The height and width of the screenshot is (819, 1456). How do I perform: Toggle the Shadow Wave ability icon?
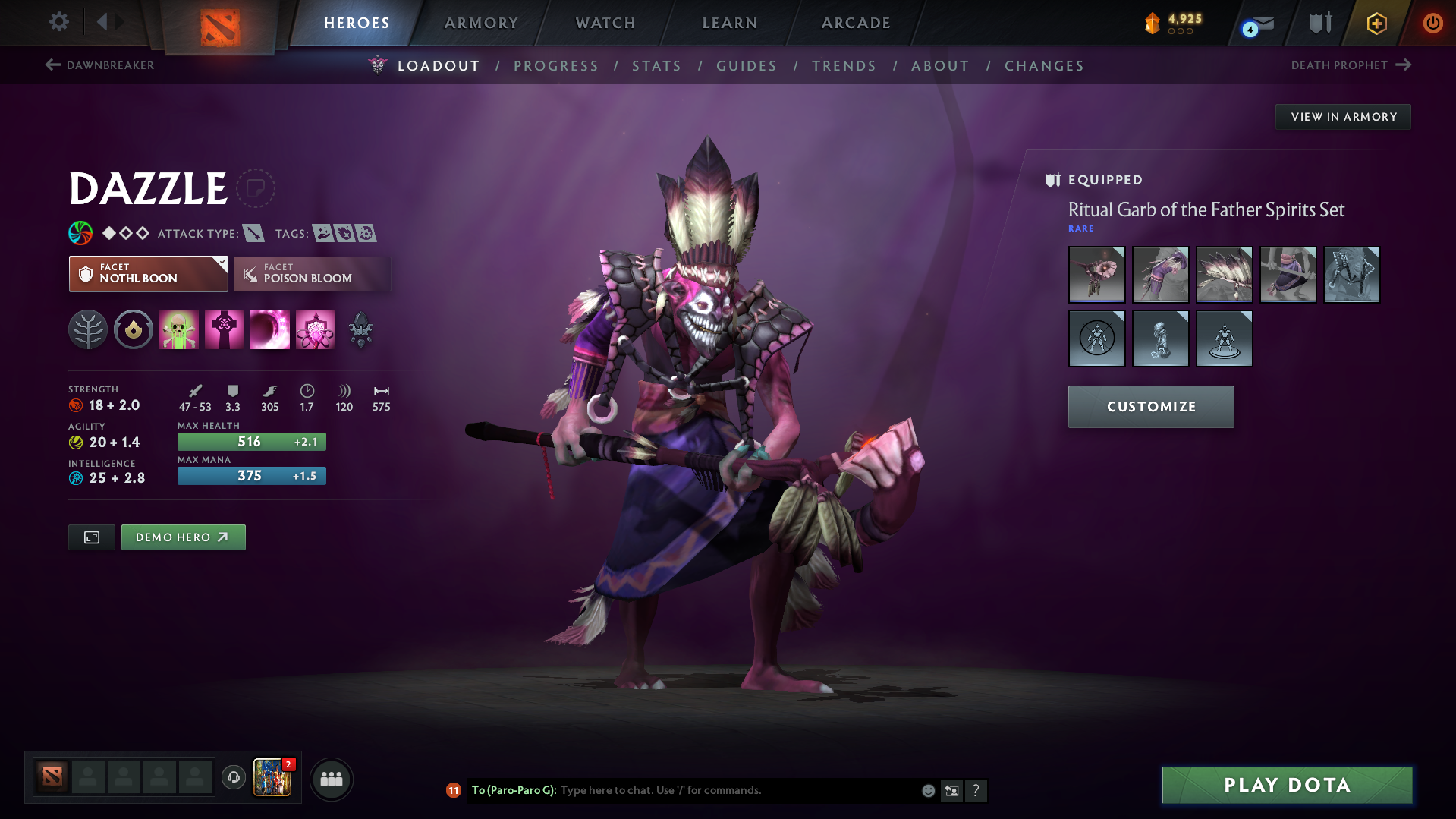tap(270, 329)
